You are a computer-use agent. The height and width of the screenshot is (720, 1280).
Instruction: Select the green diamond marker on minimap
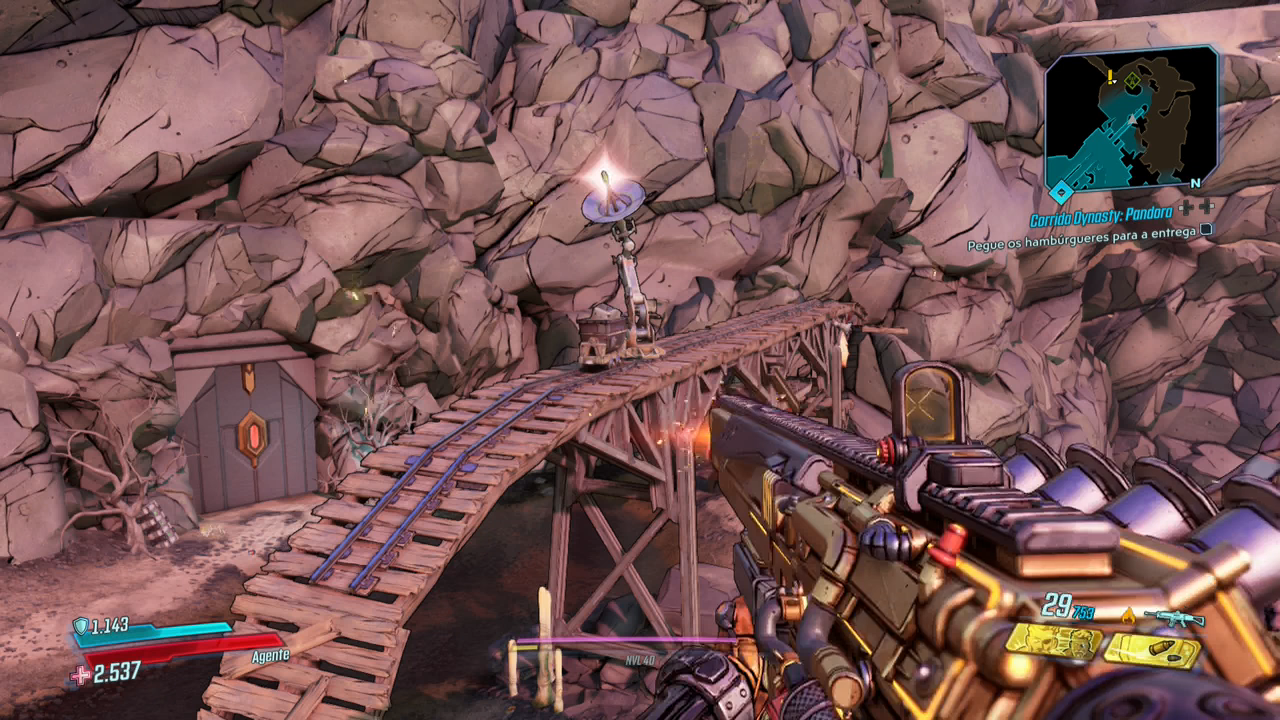click(x=1131, y=80)
